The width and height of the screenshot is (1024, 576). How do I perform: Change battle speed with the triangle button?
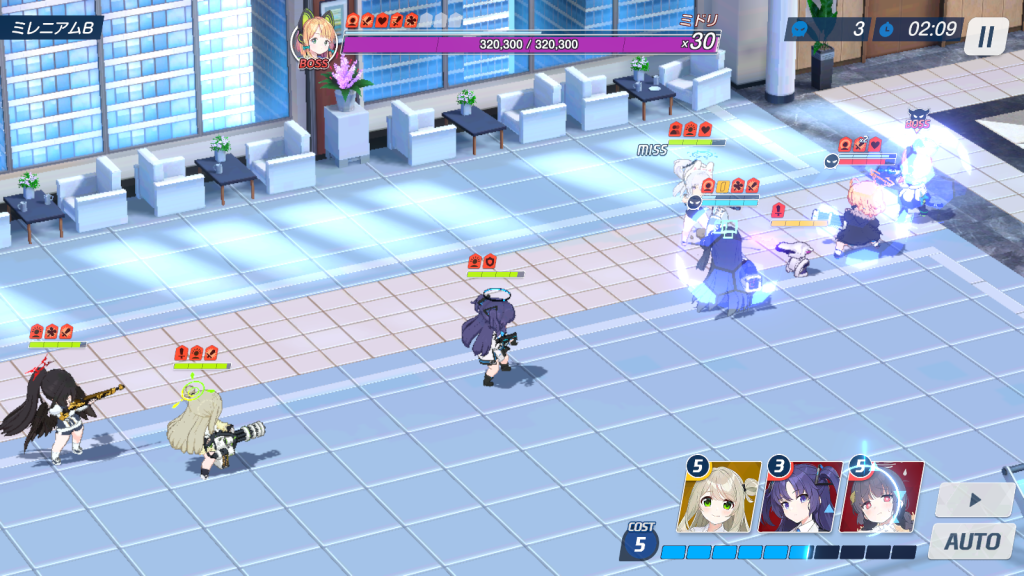pos(975,500)
